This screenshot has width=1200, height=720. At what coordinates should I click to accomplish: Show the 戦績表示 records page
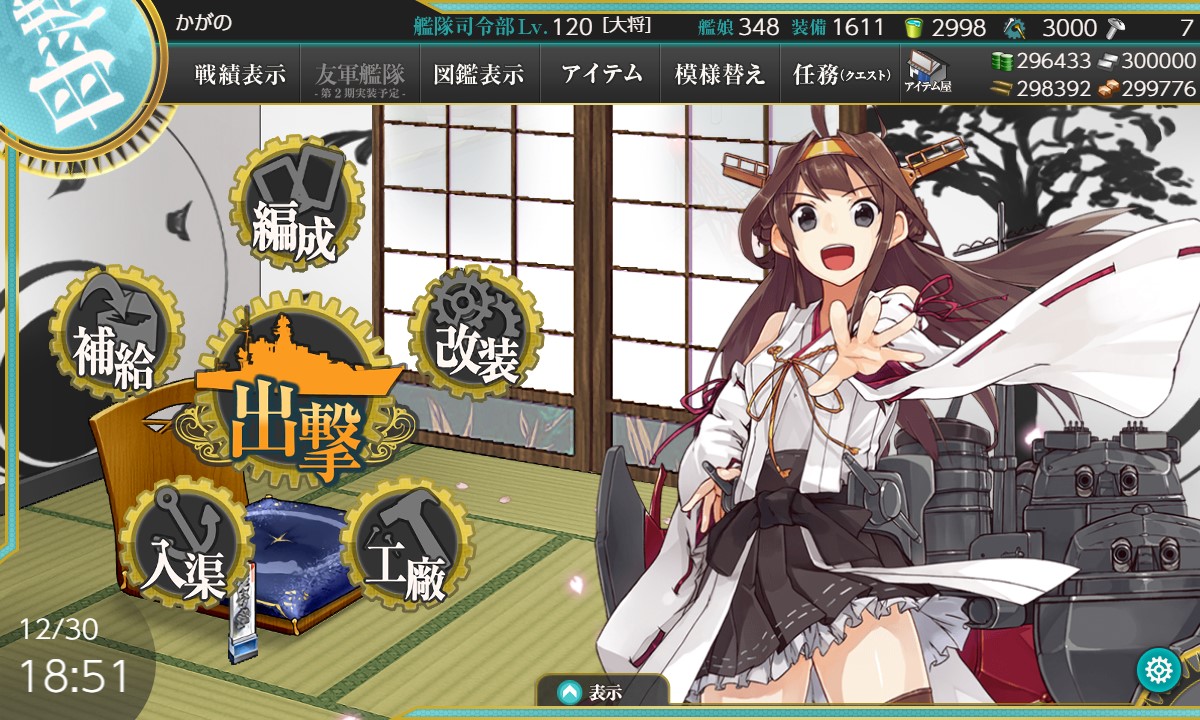240,75
